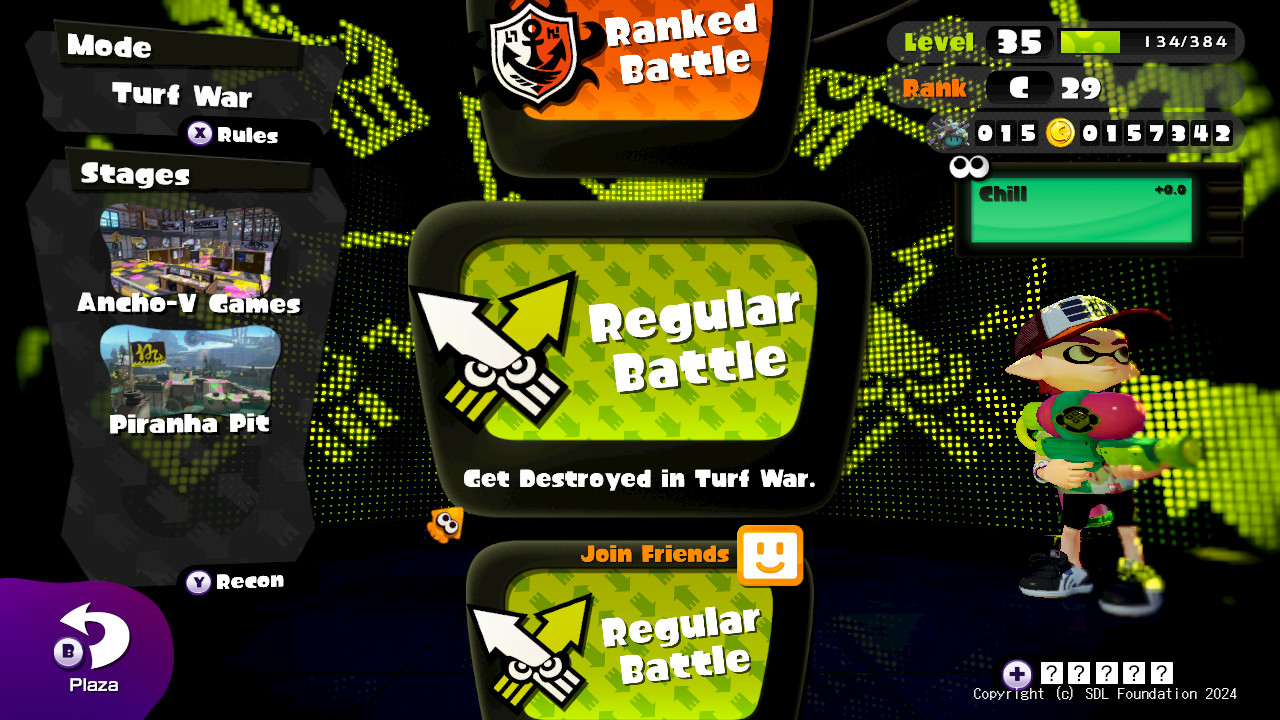Click the orange smiley Join Friends icon
Screen dimensions: 1280x720
pos(768,554)
